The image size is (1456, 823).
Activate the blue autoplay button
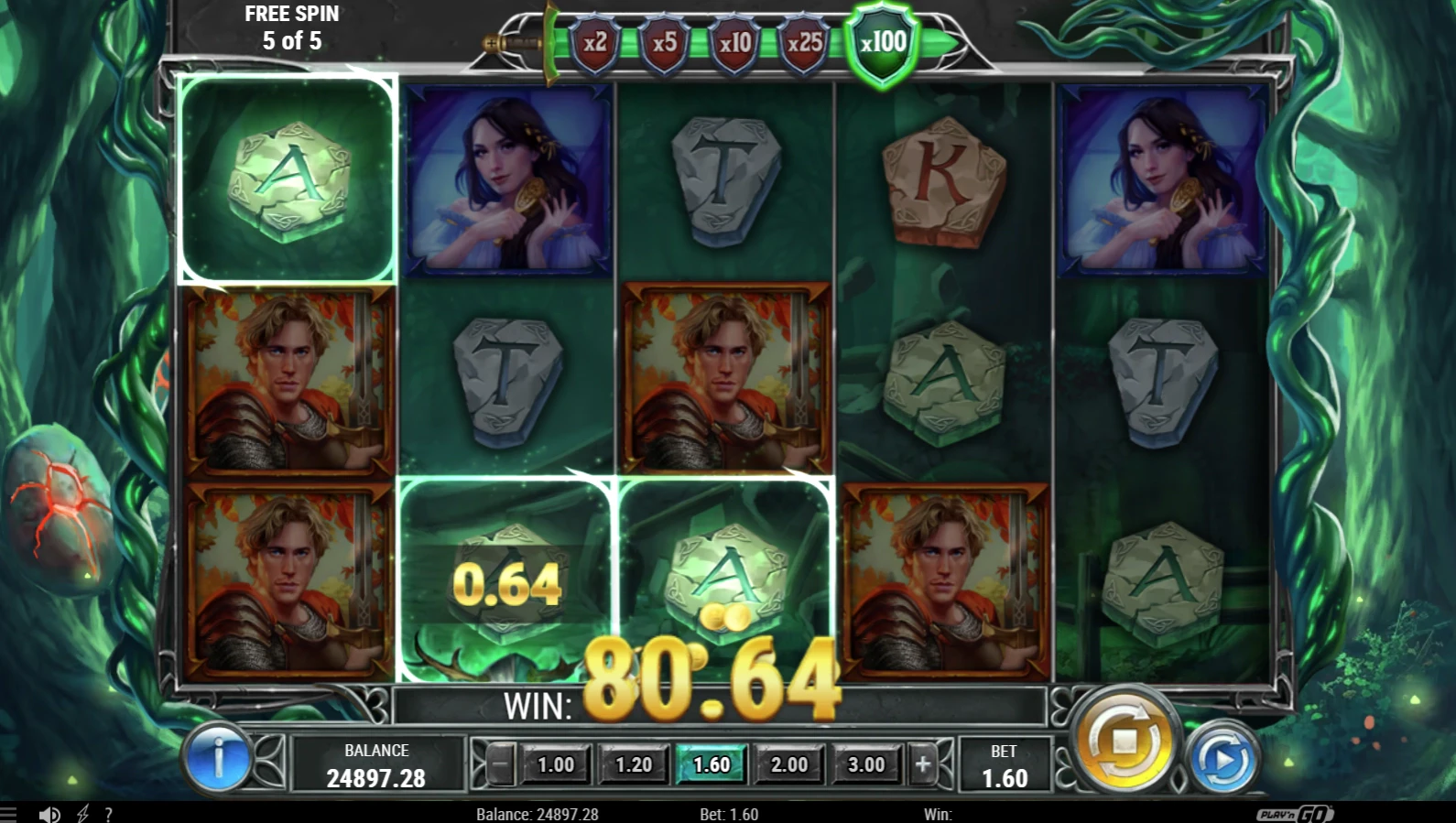tap(1222, 759)
